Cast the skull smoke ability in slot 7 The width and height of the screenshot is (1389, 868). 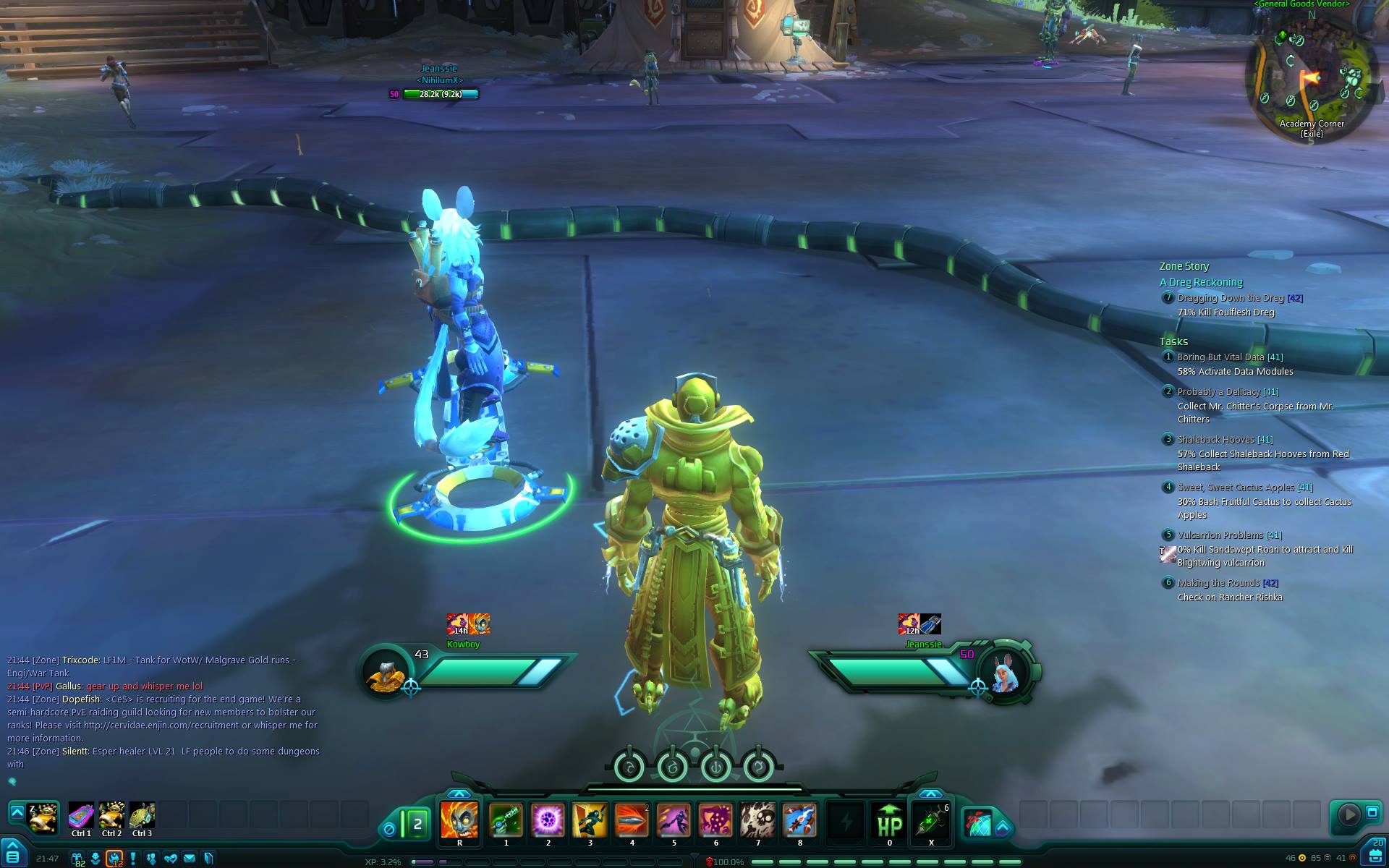point(757,820)
